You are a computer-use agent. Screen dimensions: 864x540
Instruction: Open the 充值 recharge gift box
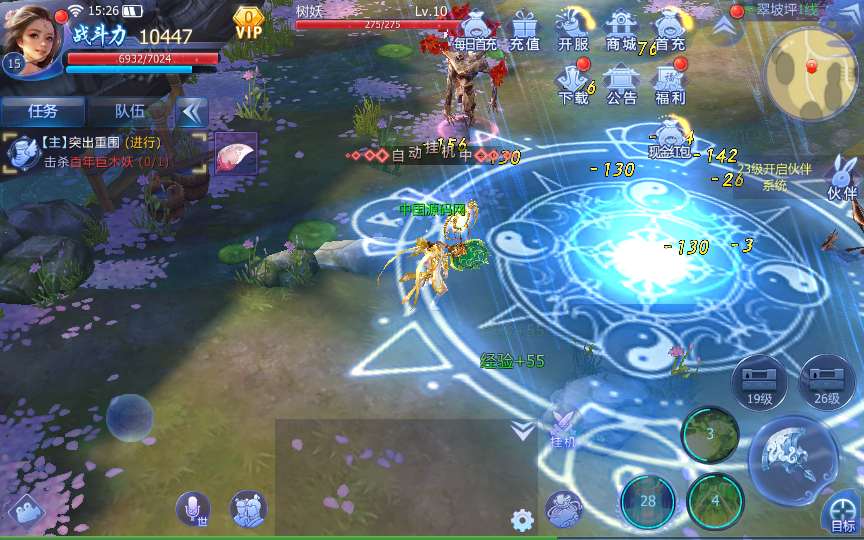524,30
